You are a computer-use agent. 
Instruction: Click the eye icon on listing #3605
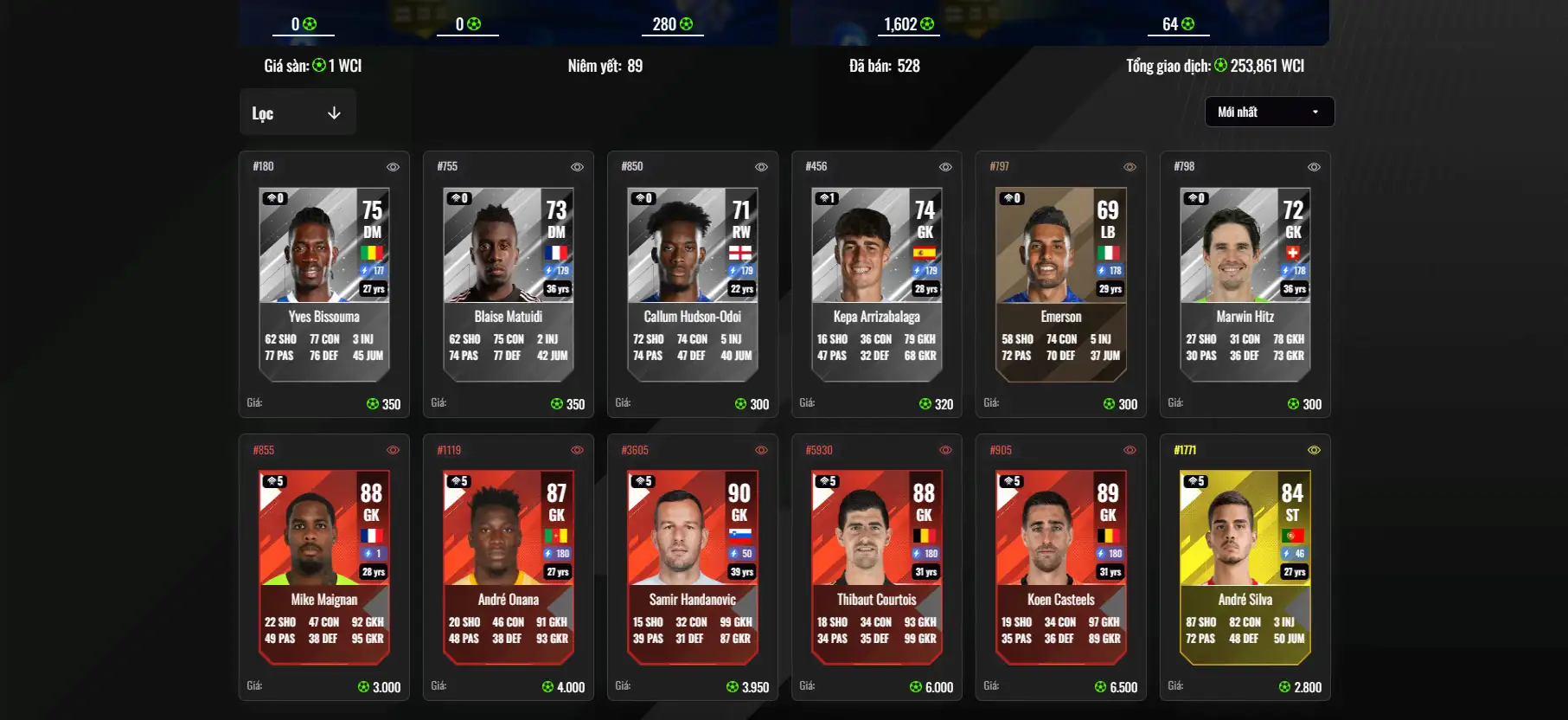pos(761,450)
